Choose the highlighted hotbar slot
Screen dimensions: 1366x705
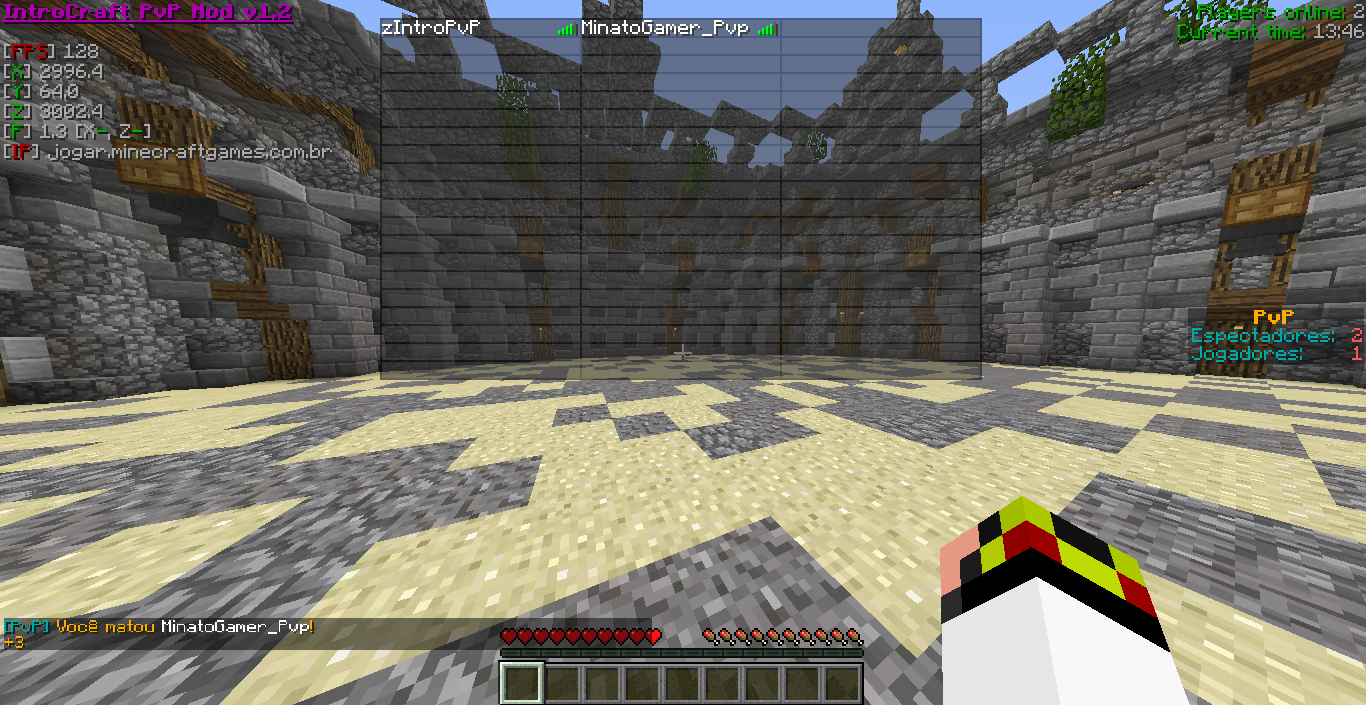[x=522, y=684]
